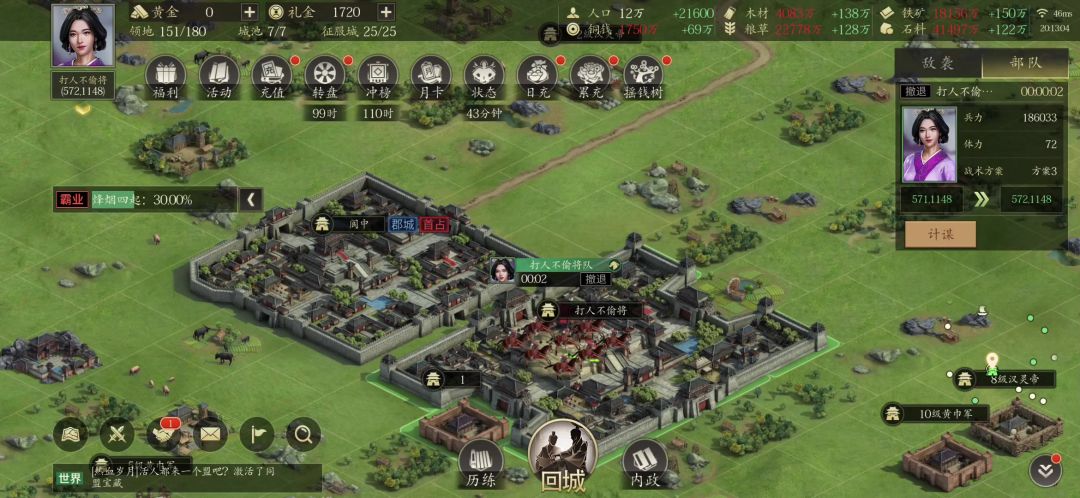Collapse the 霸业 progress panel arrow
The height and width of the screenshot is (498, 1080).
pyautogui.click(x=250, y=199)
